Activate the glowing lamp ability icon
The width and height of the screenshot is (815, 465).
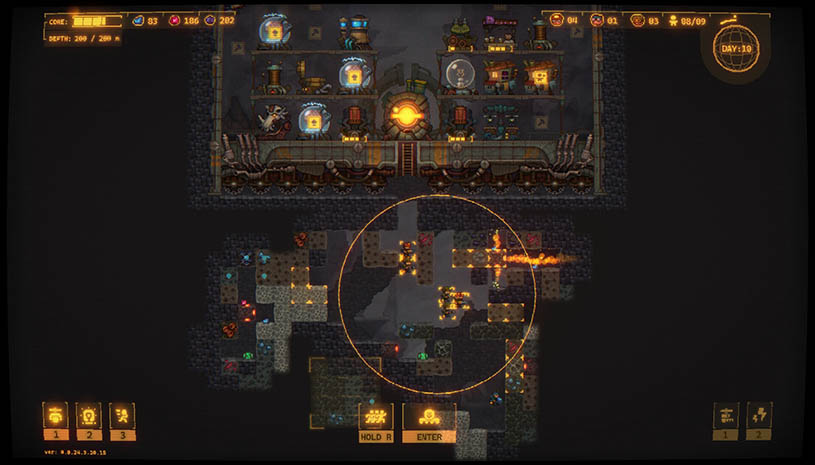tap(89, 415)
